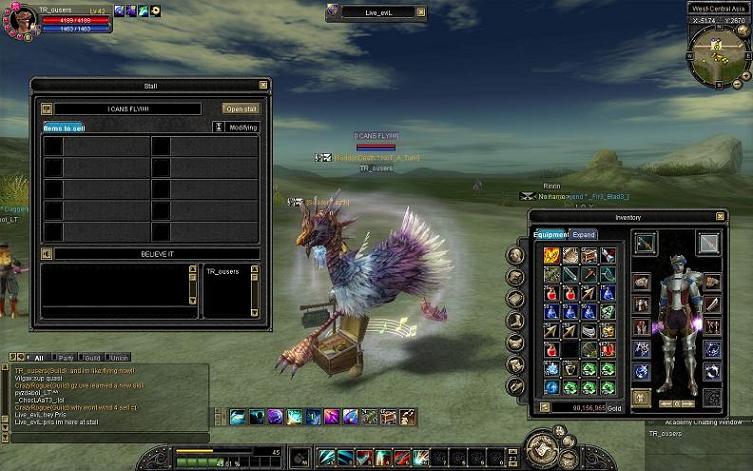The image size is (753, 471).
Task: Open the minimap in the corner
Action: click(x=719, y=53)
